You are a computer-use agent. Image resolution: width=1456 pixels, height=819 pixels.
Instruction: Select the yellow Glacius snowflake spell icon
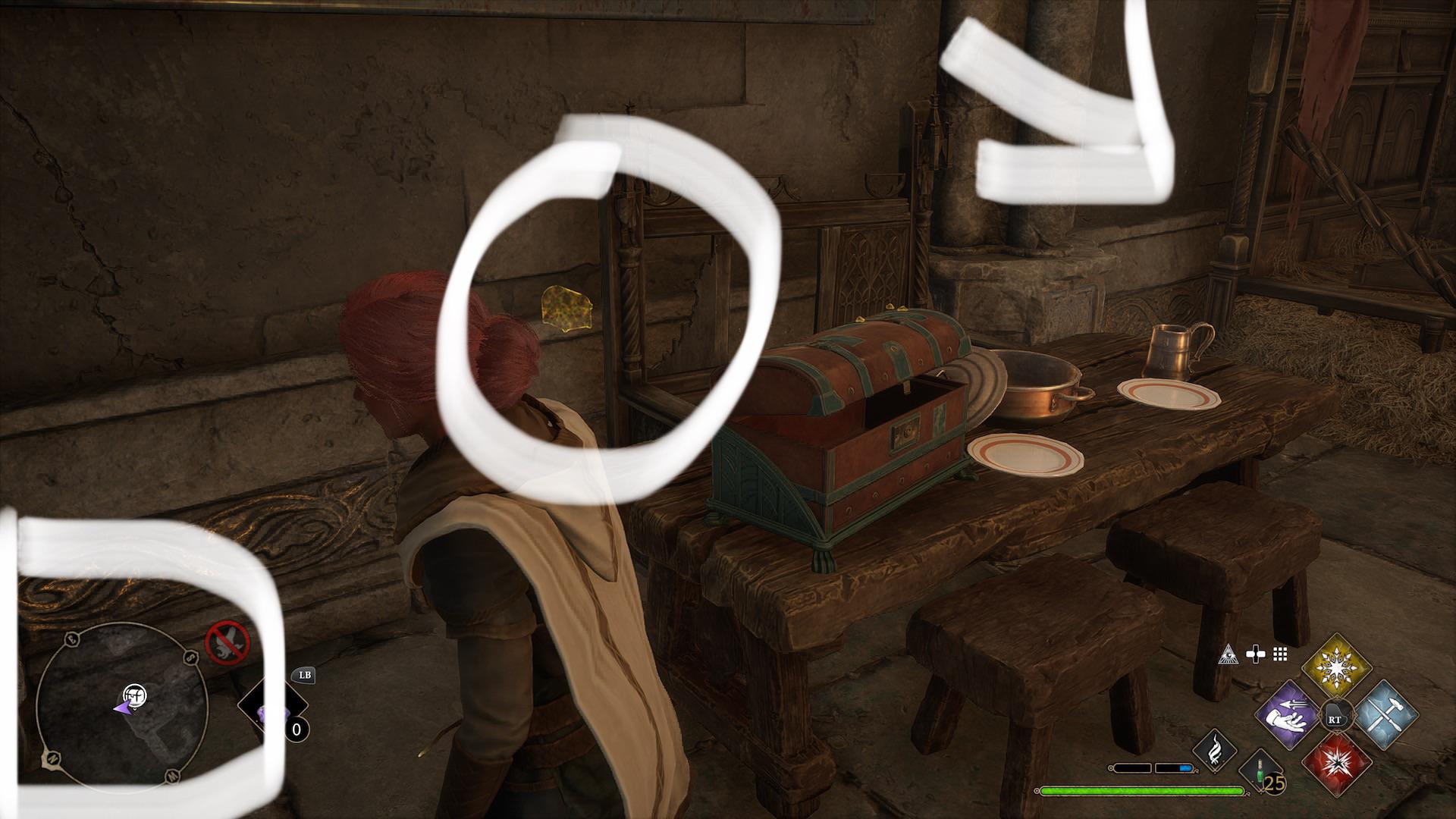(1337, 667)
